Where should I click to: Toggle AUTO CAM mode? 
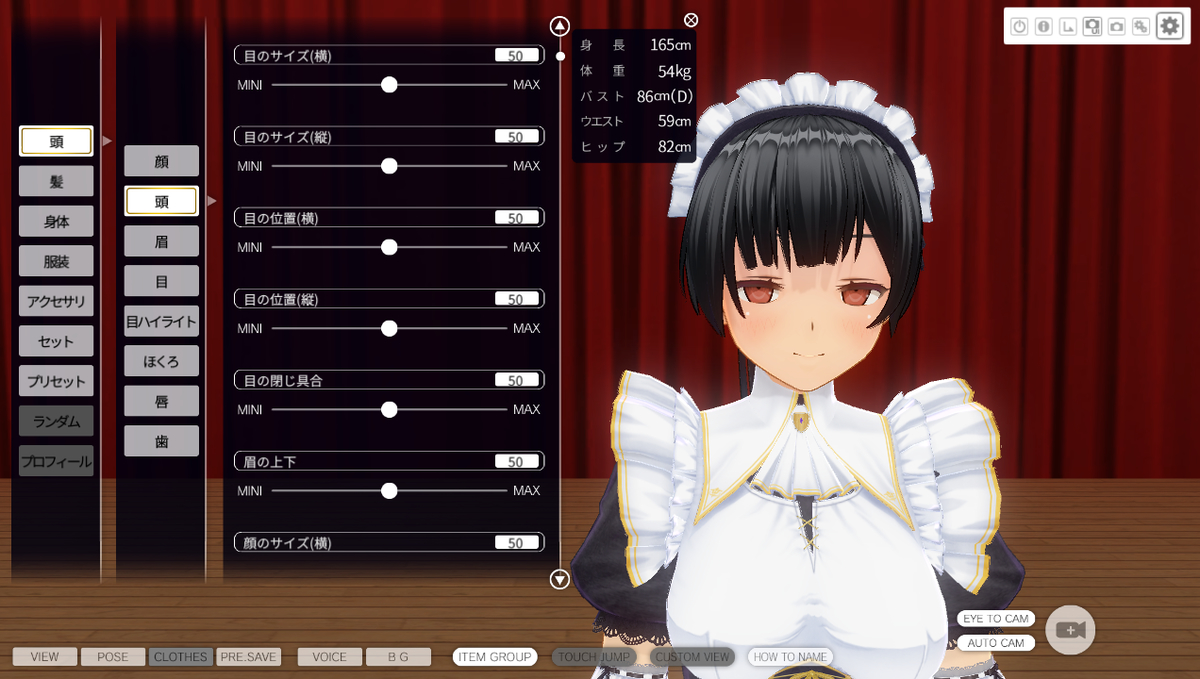click(996, 643)
